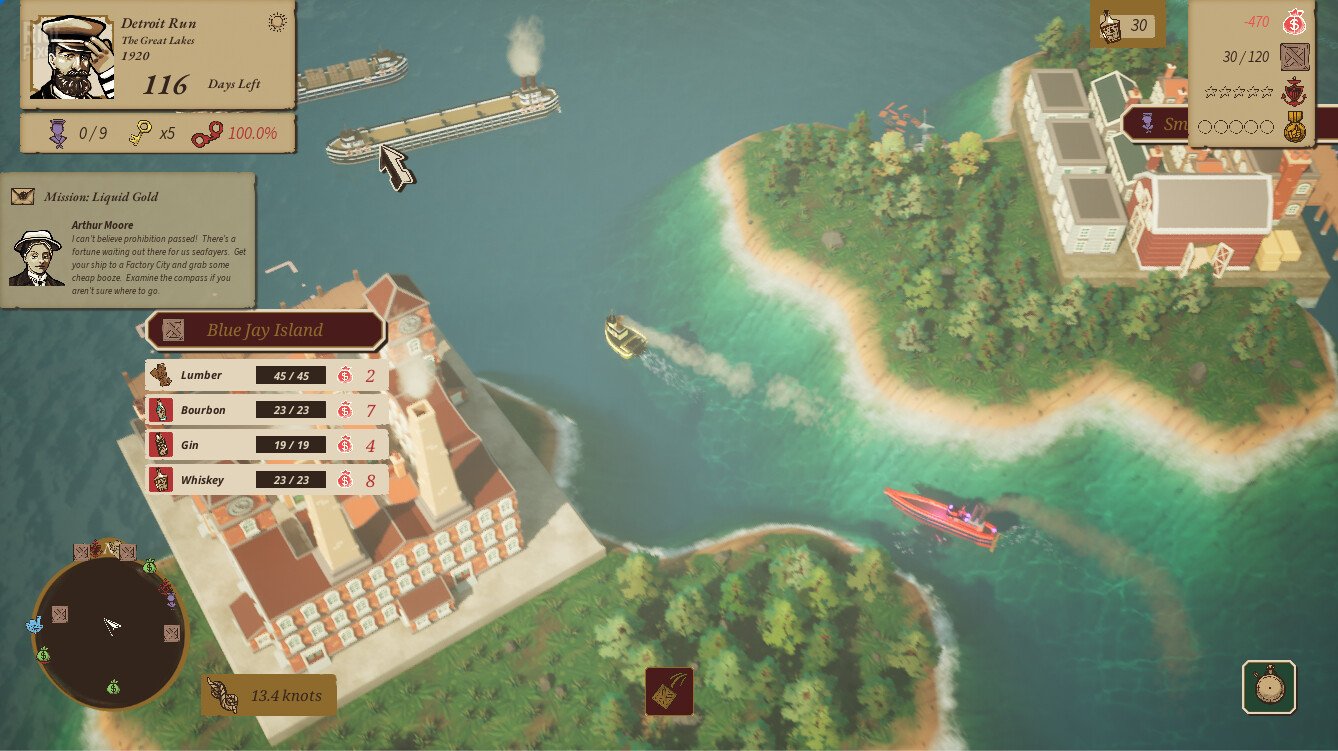Viewport: 1338px width, 751px height.
Task: Choose the Bourbon trade row
Action: tap(266, 411)
